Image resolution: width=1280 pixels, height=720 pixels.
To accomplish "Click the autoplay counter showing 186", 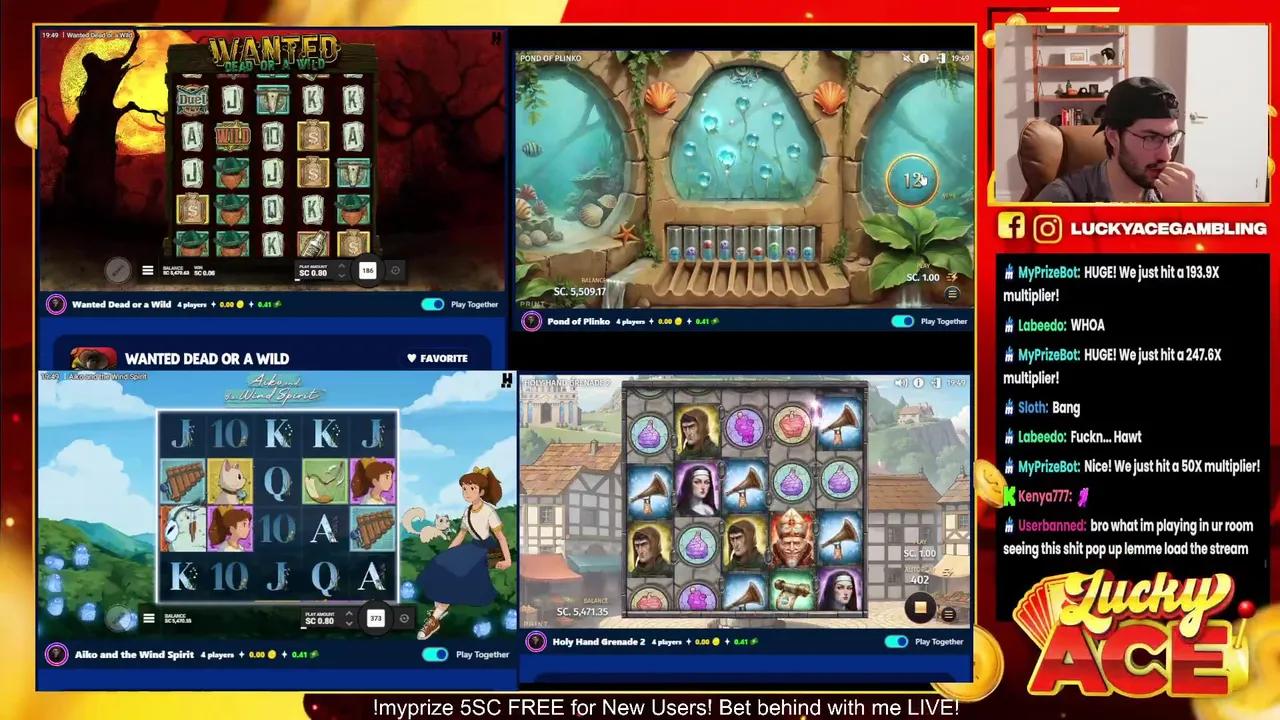I will [374, 269].
